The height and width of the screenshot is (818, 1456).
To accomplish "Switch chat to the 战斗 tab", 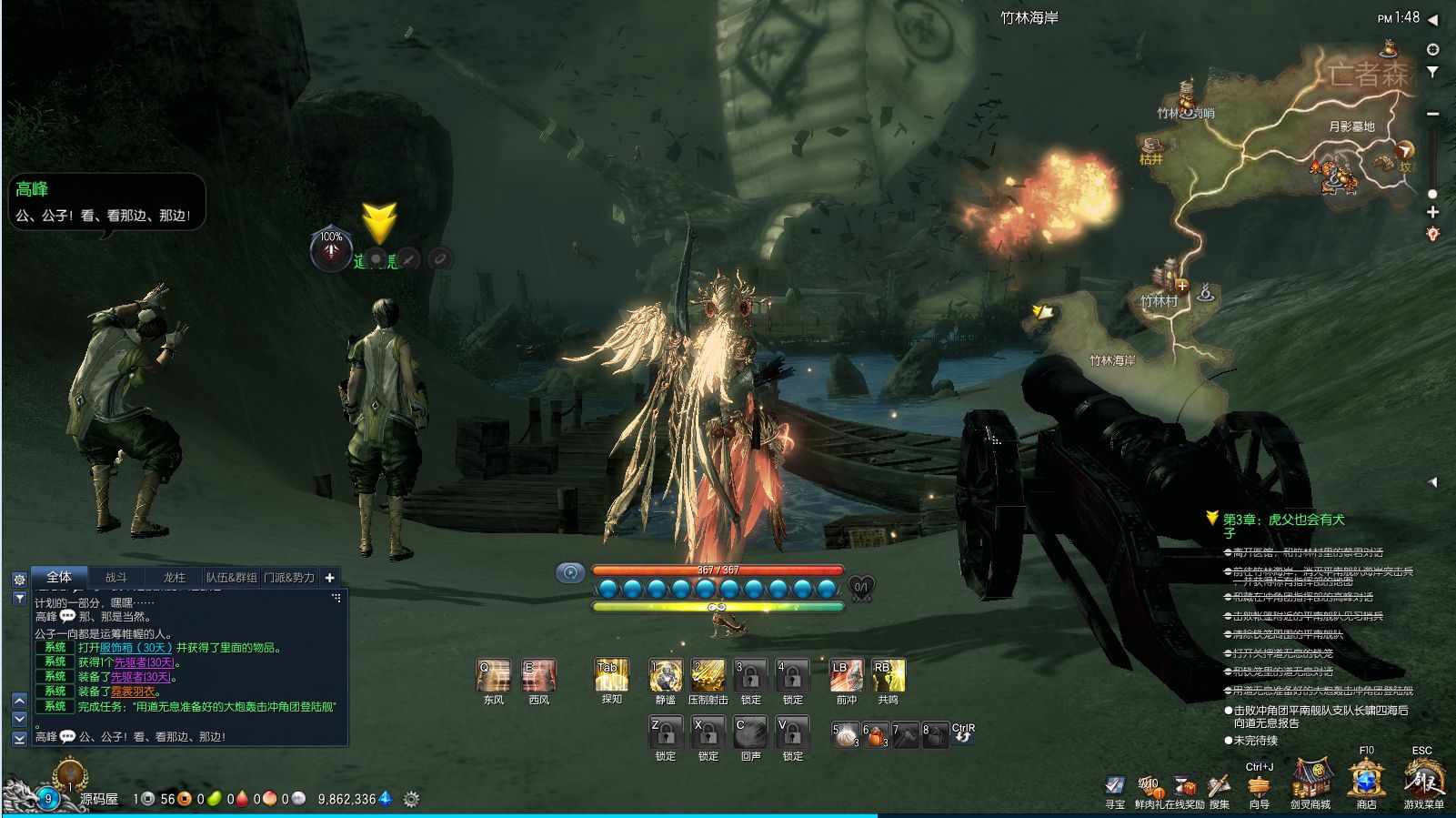I will [116, 577].
